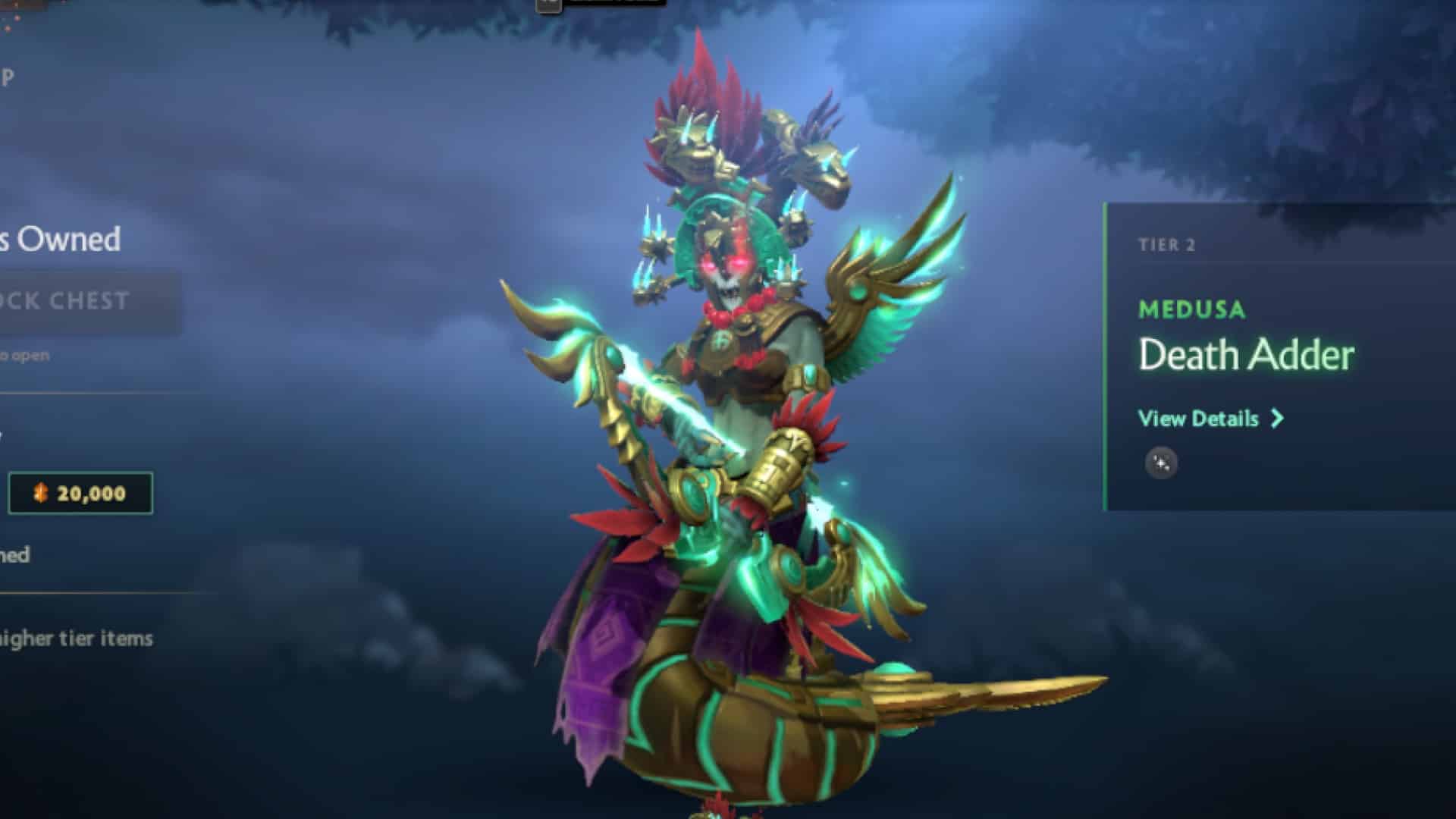Click the sparkle effect badge under View Details
The height and width of the screenshot is (819, 1456).
tap(1162, 462)
